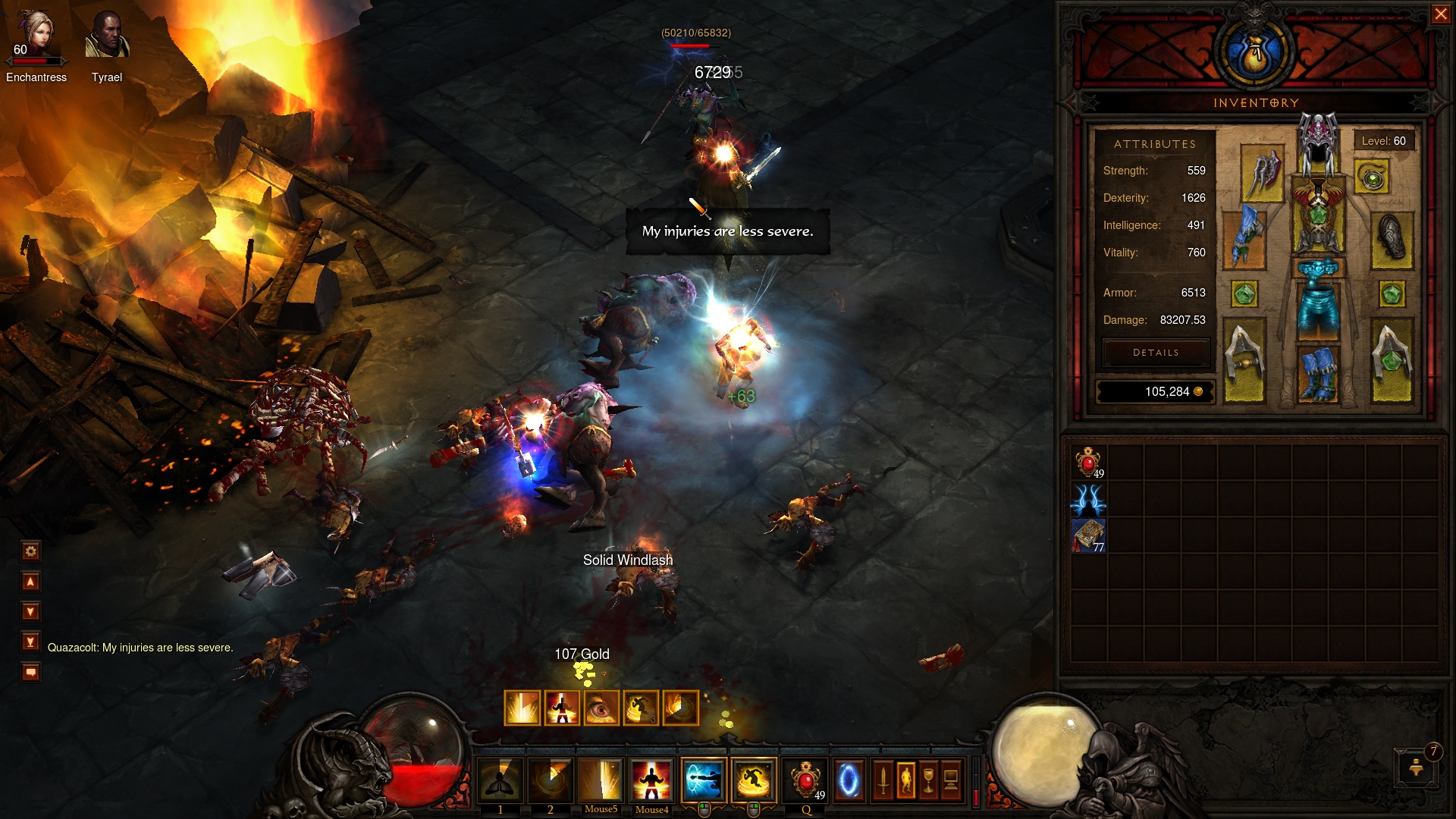1456x819 pixels.
Task: Select the equipped dark bracers
Action: [x=1392, y=237]
